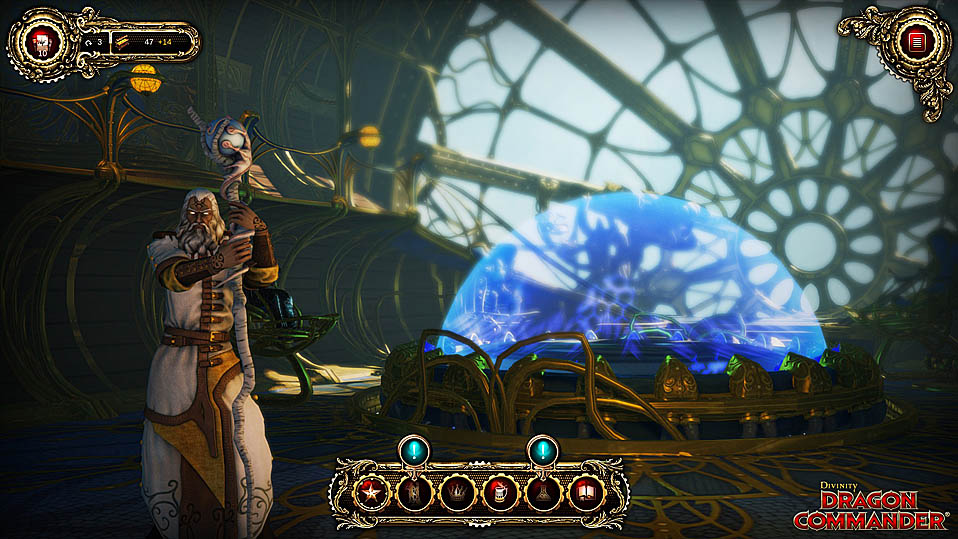This screenshot has height=539, width=958.
Task: Click the exclamation alert above the flask icon
Action: click(x=542, y=450)
